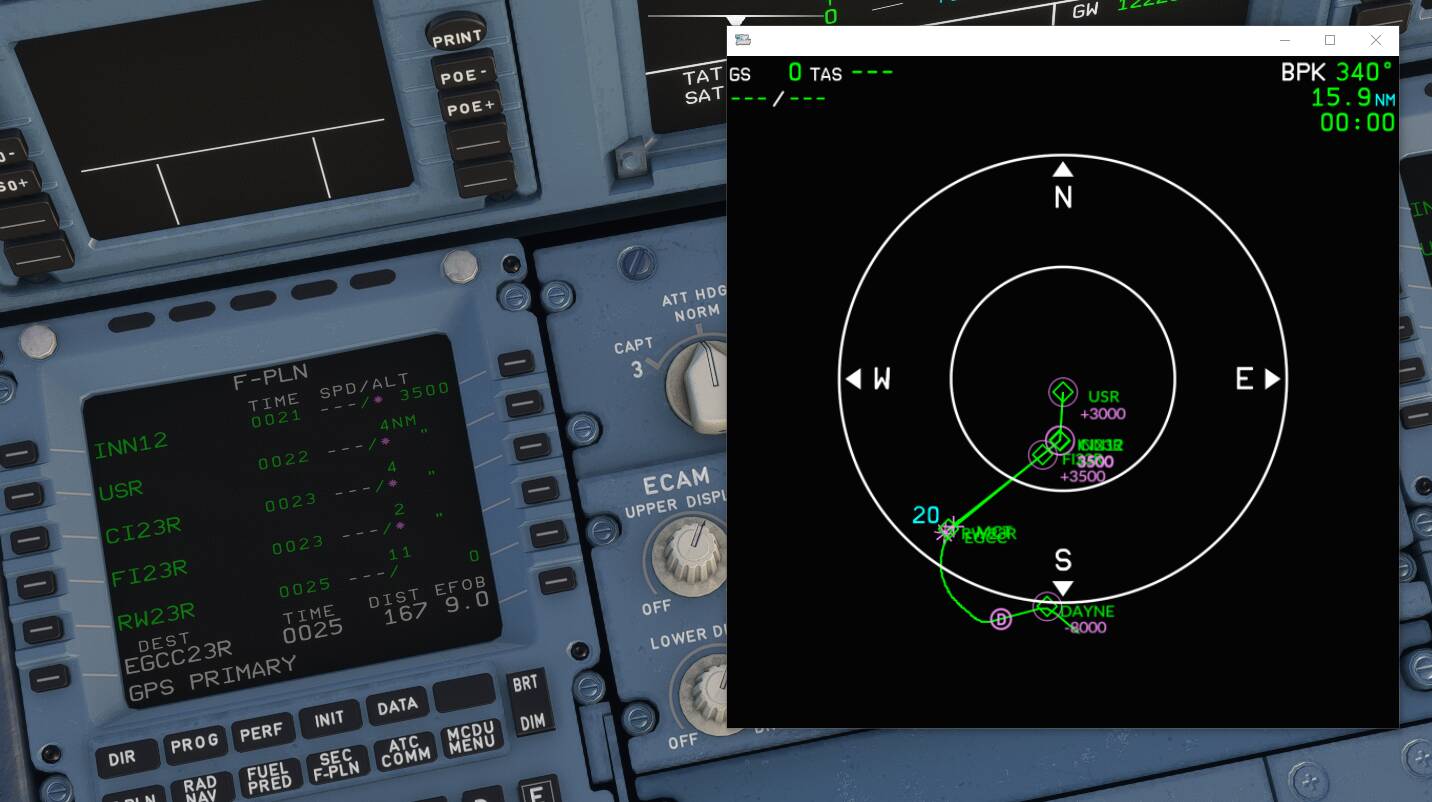Viewport: 1432px width, 802px height.
Task: Click the PDE- key
Action: click(463, 74)
